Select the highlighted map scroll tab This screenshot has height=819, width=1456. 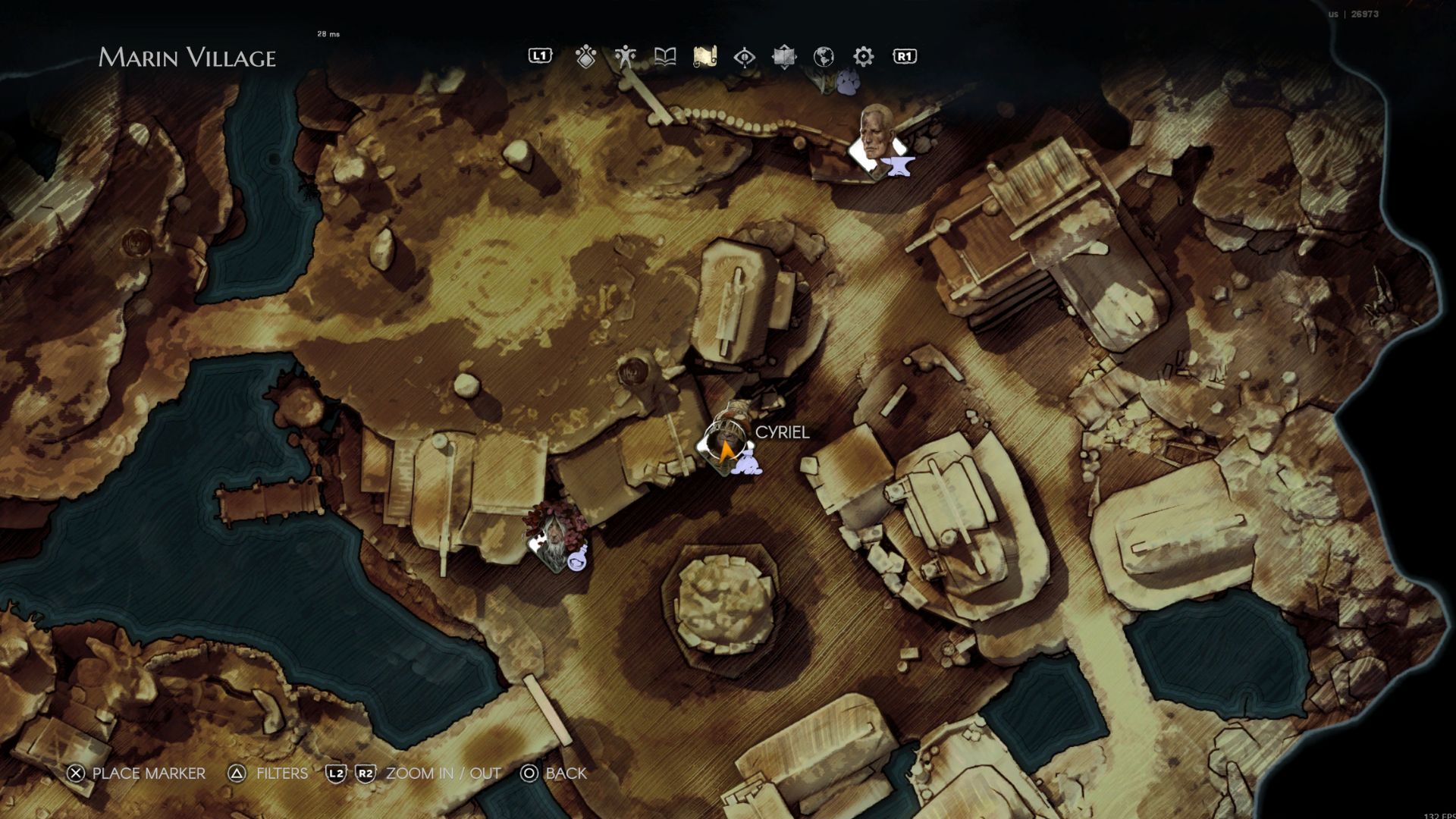click(705, 57)
